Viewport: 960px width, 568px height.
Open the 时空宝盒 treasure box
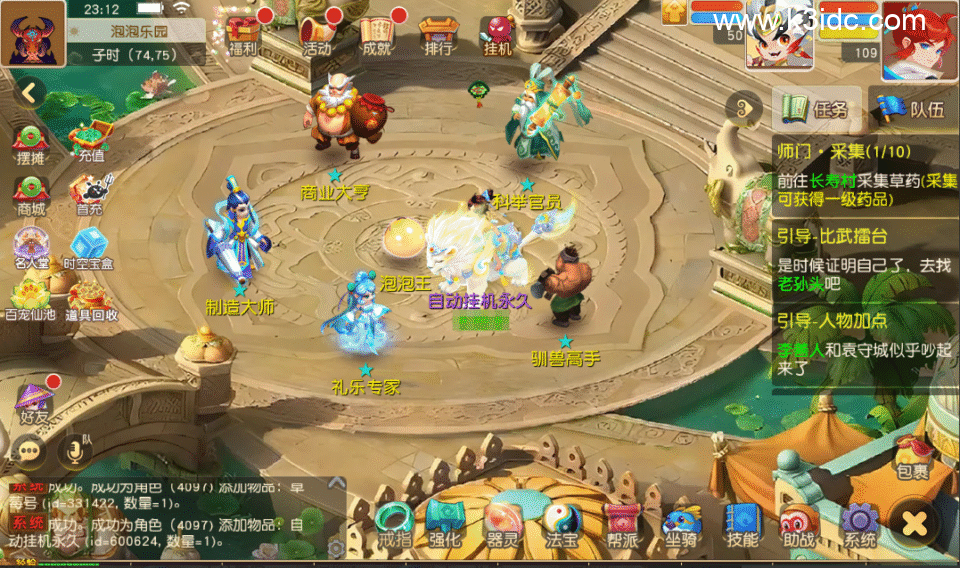pyautogui.click(x=88, y=248)
